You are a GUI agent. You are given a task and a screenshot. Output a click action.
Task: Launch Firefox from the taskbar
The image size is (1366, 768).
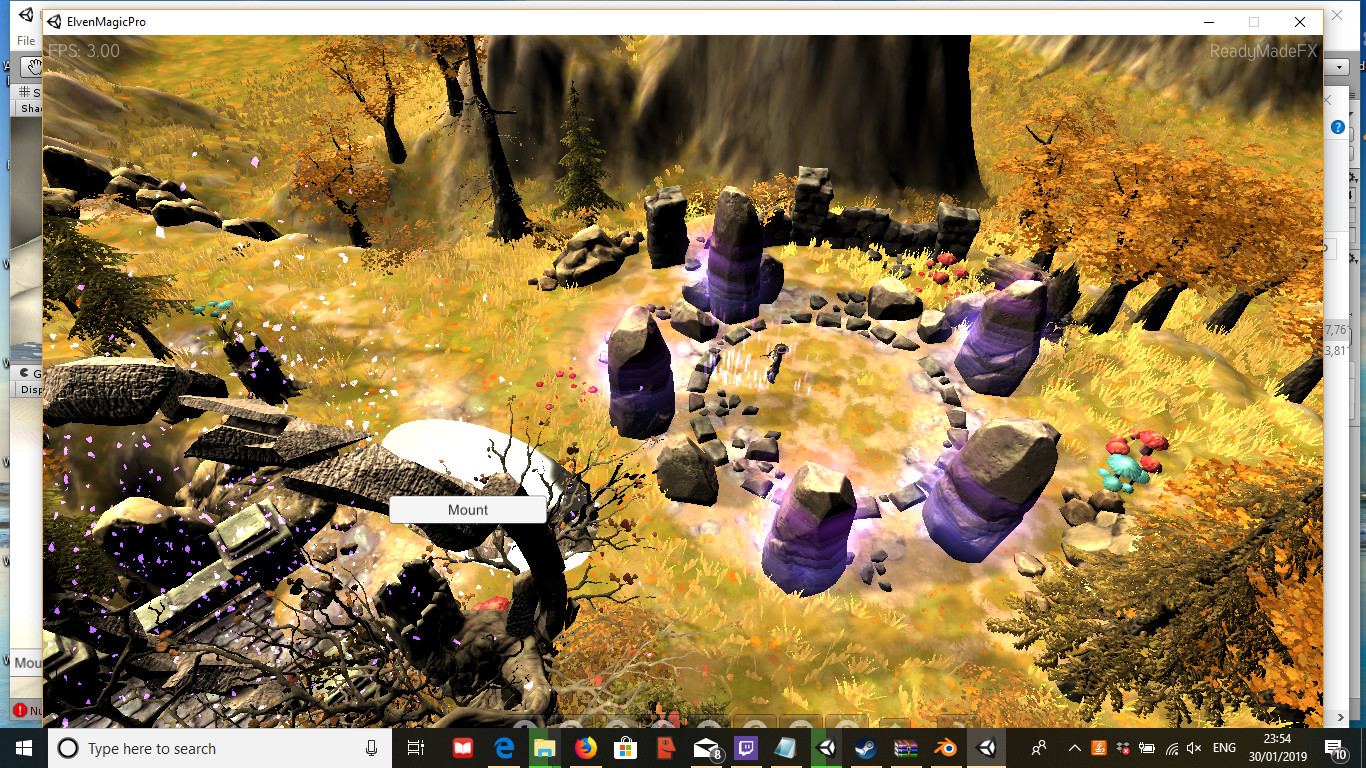584,748
